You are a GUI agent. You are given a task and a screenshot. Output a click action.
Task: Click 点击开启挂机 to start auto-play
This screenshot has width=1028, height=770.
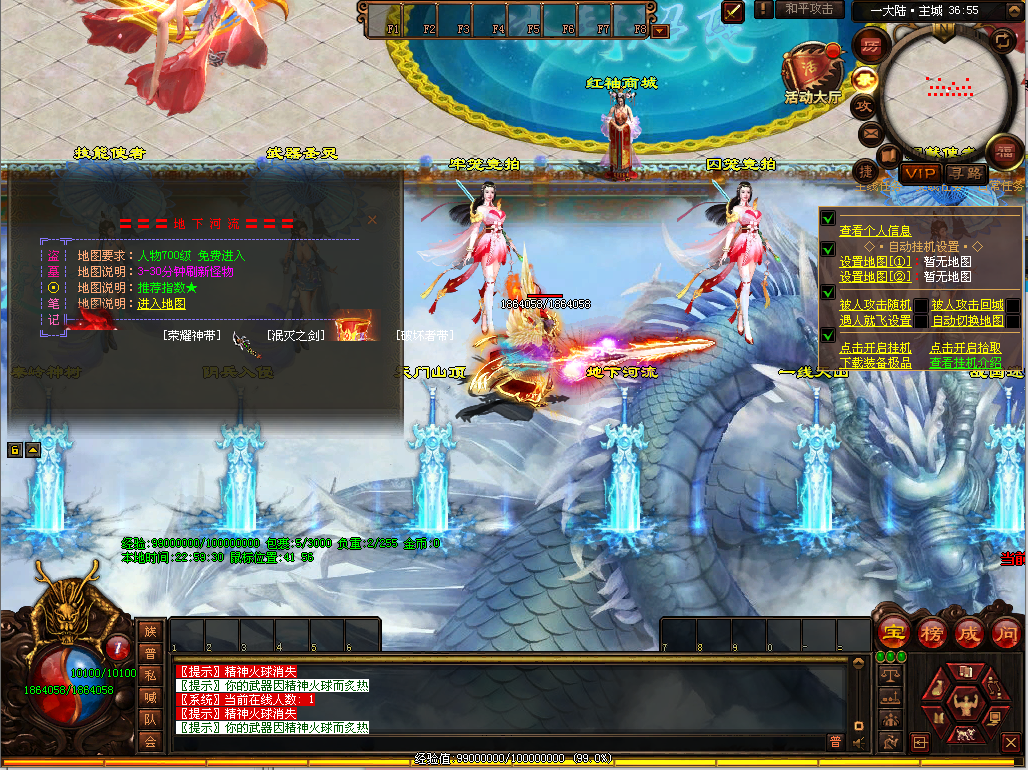pos(875,348)
